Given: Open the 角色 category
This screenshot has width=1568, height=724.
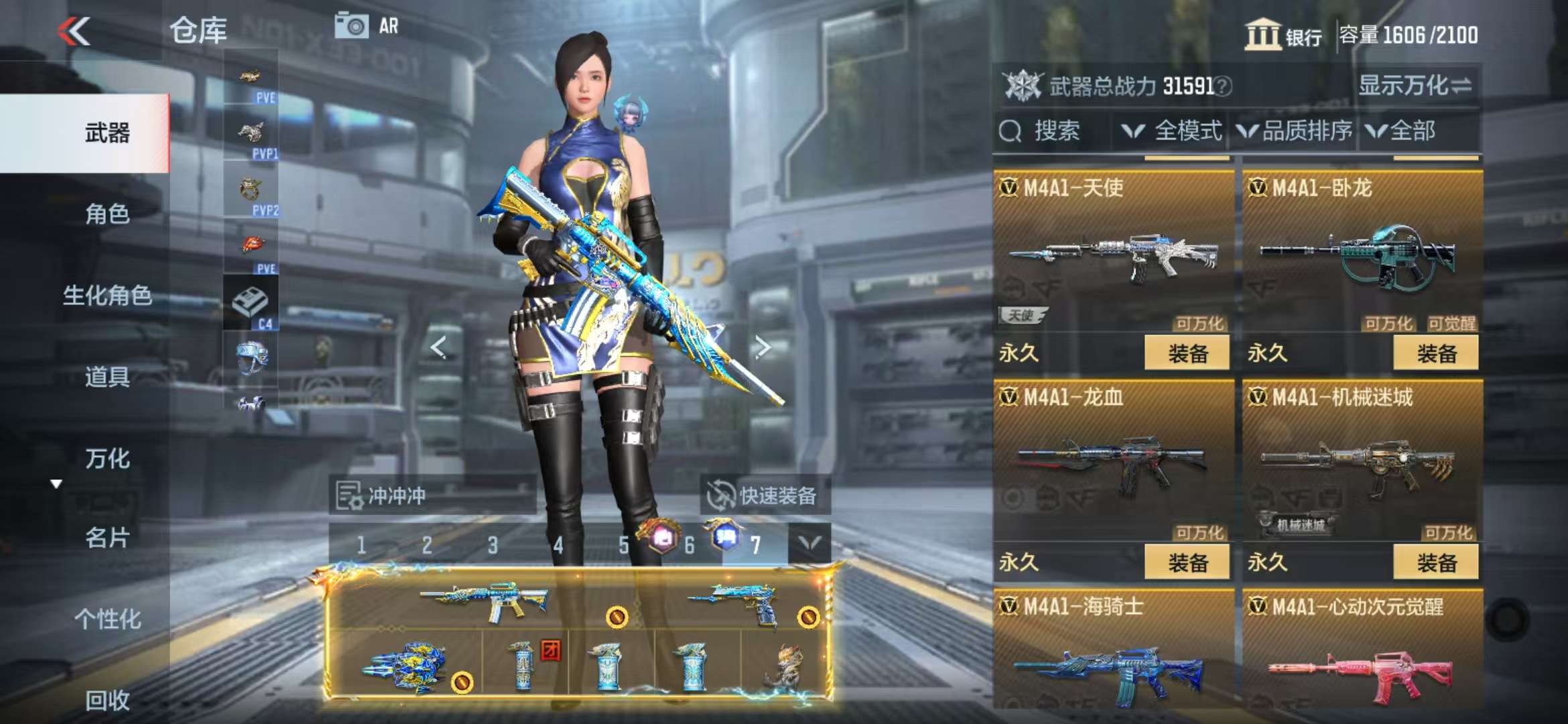Looking at the screenshot, I should (107, 215).
